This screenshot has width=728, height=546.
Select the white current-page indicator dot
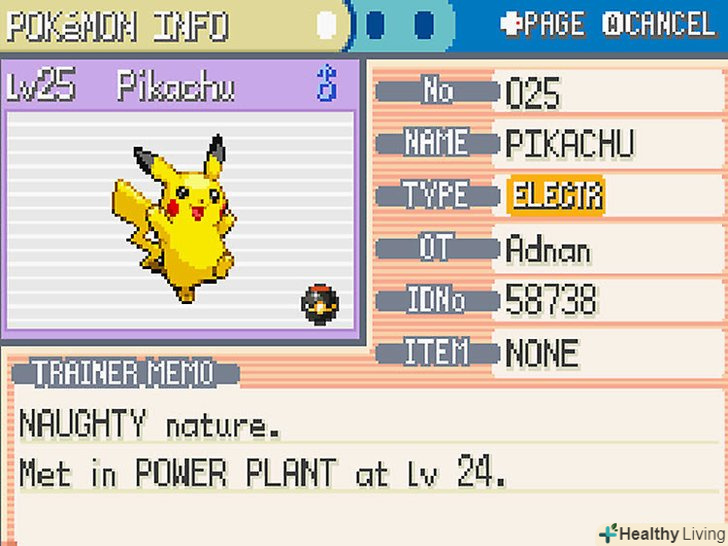pyautogui.click(x=327, y=24)
